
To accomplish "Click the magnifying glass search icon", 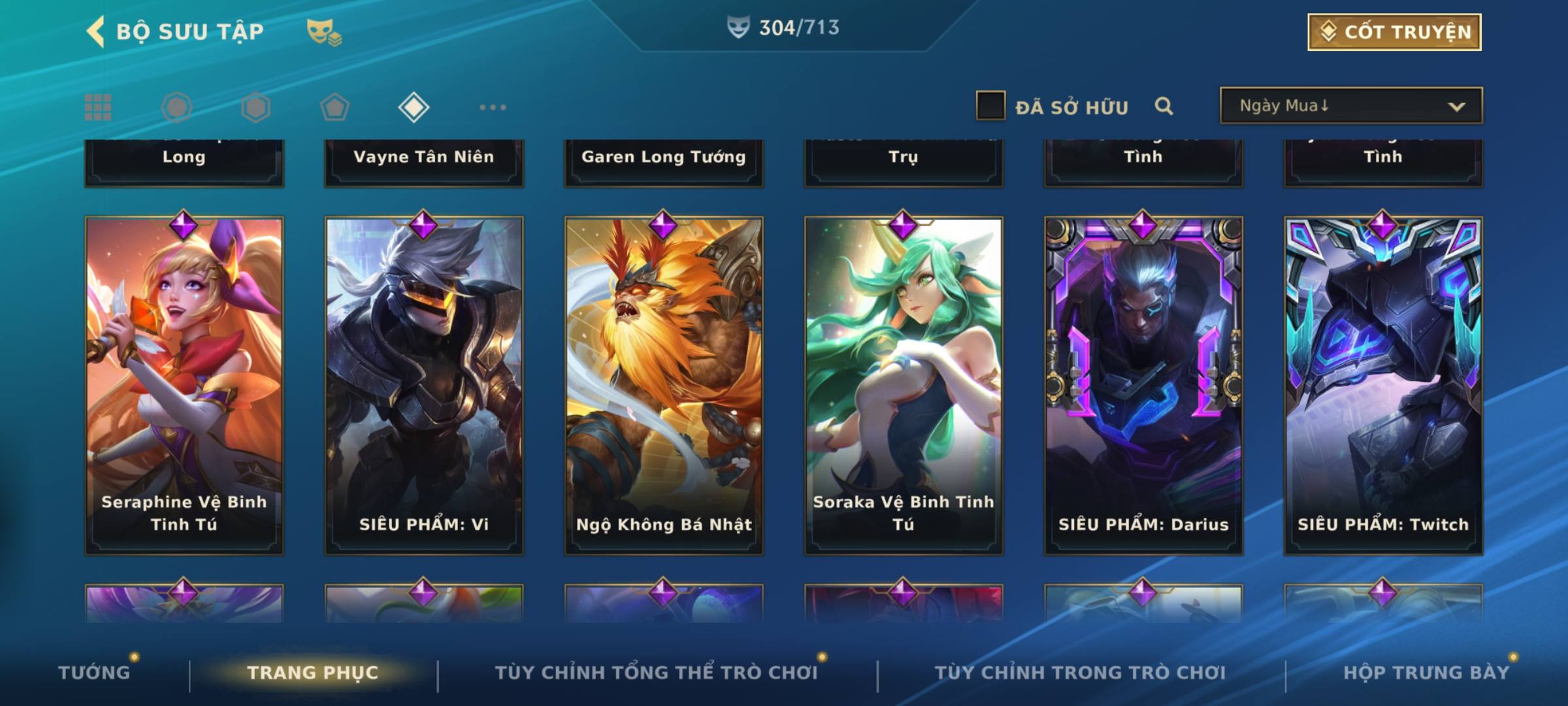I will point(1164,106).
